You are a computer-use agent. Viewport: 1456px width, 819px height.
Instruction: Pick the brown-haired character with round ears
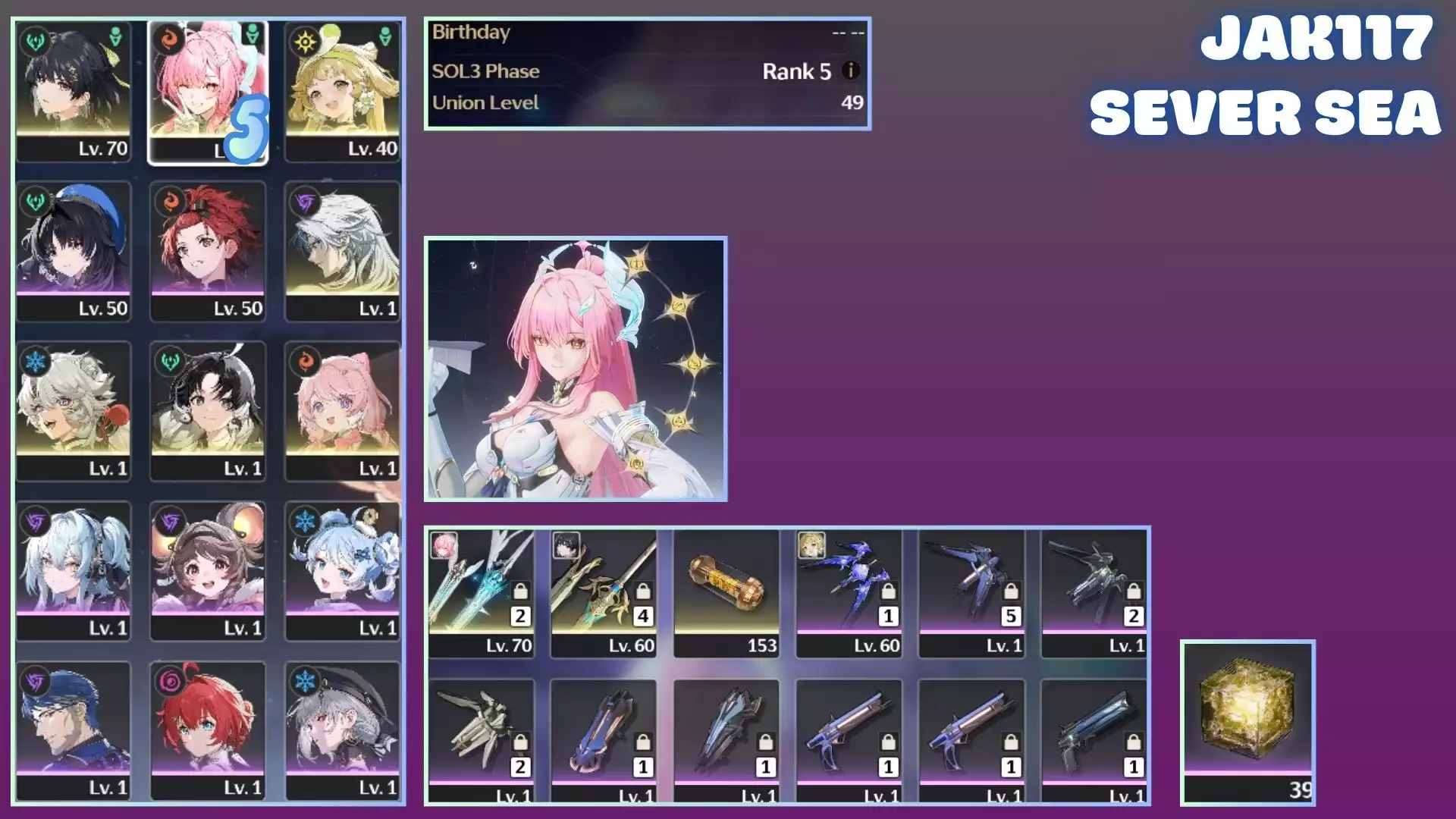coord(207,571)
